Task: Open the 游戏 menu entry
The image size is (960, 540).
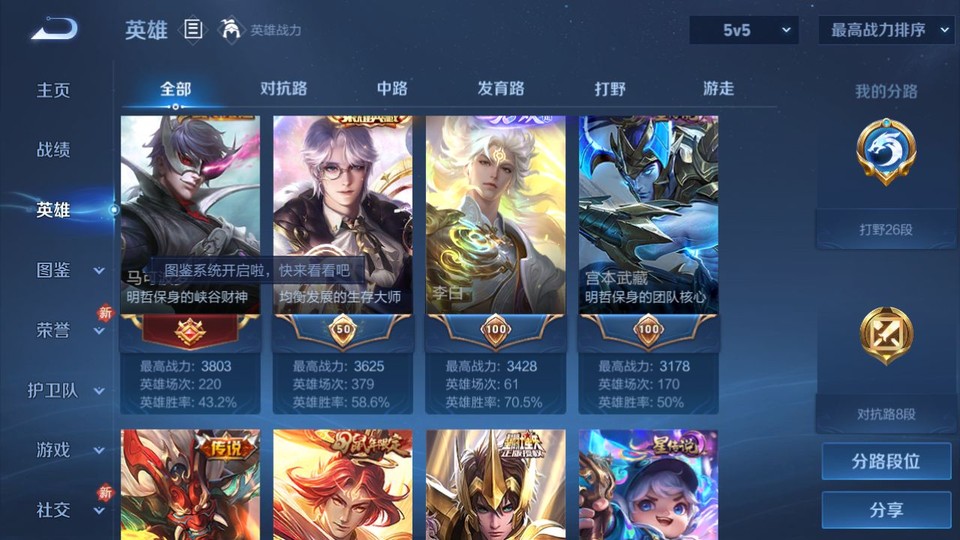Action: [68, 450]
